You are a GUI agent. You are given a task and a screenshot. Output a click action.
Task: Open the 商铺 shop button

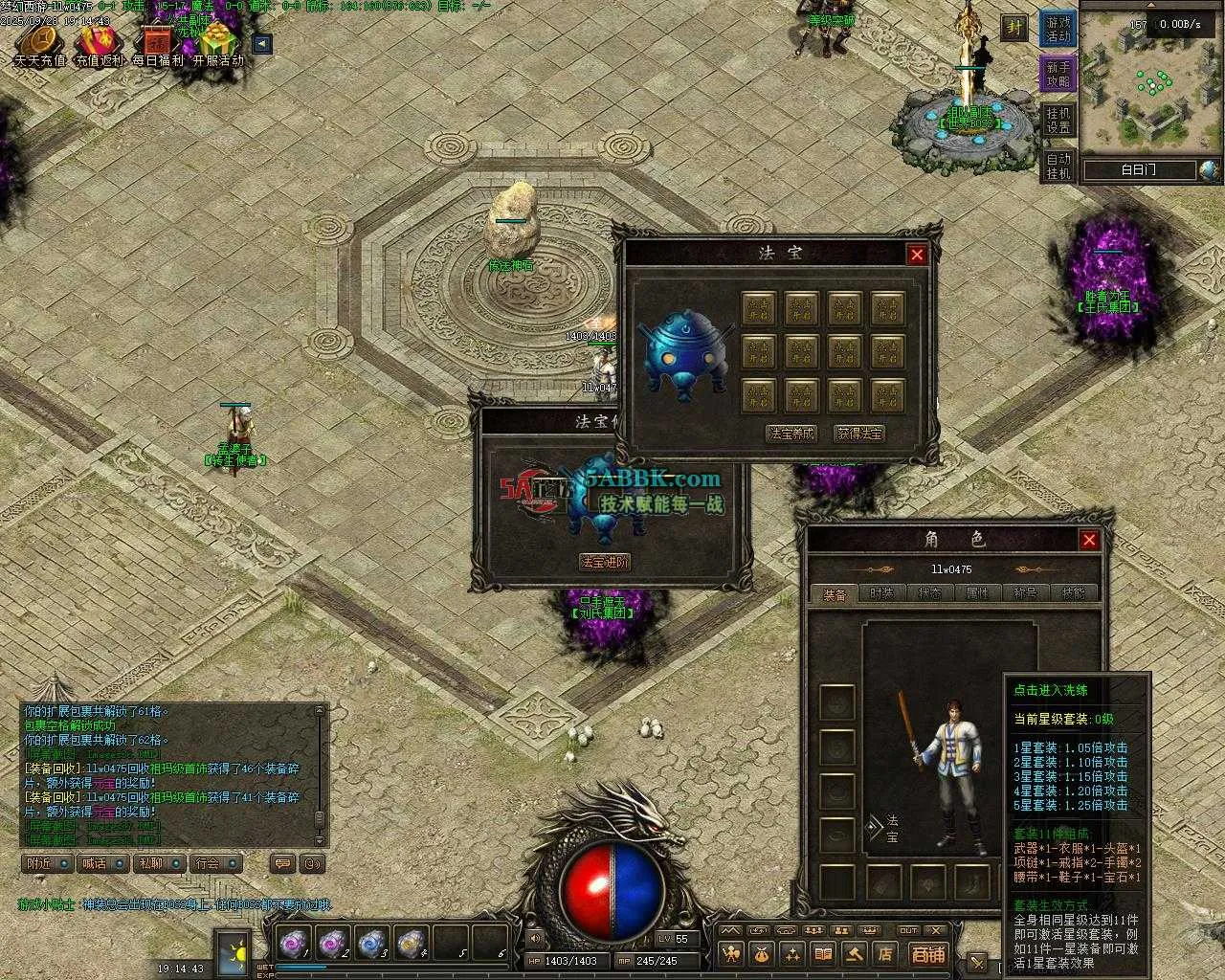tap(926, 954)
